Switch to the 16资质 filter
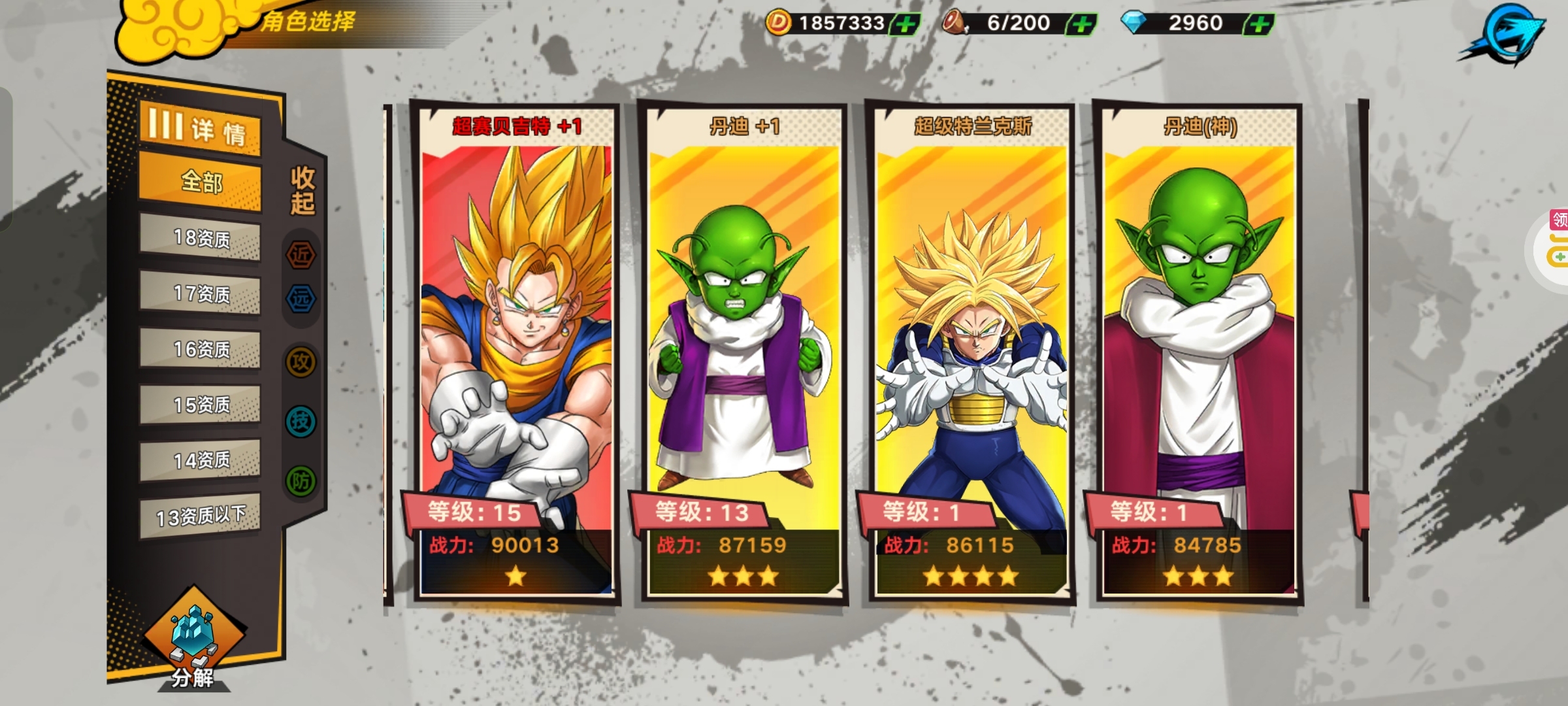1568x706 pixels. pos(200,349)
